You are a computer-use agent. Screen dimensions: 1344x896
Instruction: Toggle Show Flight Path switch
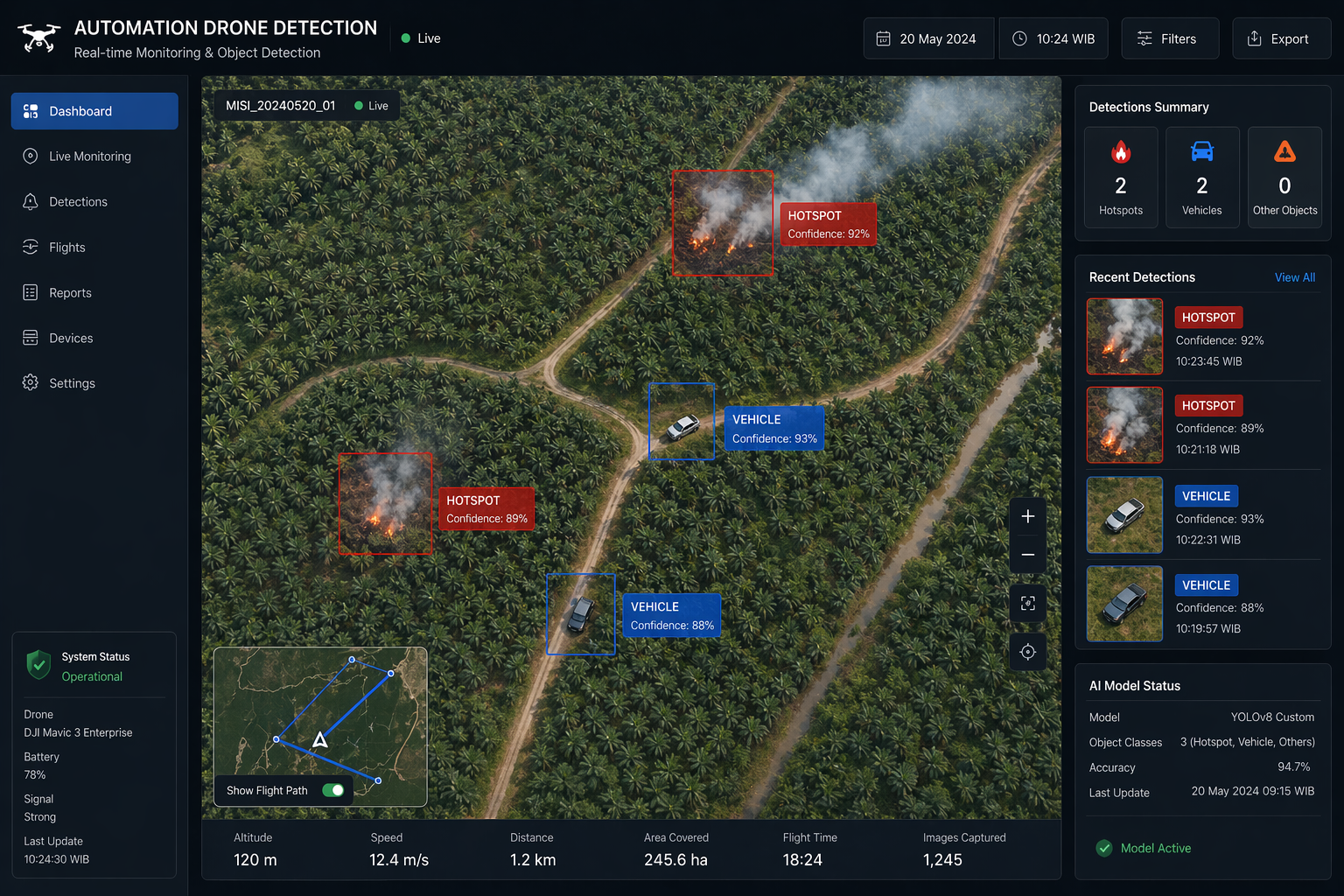tap(332, 790)
